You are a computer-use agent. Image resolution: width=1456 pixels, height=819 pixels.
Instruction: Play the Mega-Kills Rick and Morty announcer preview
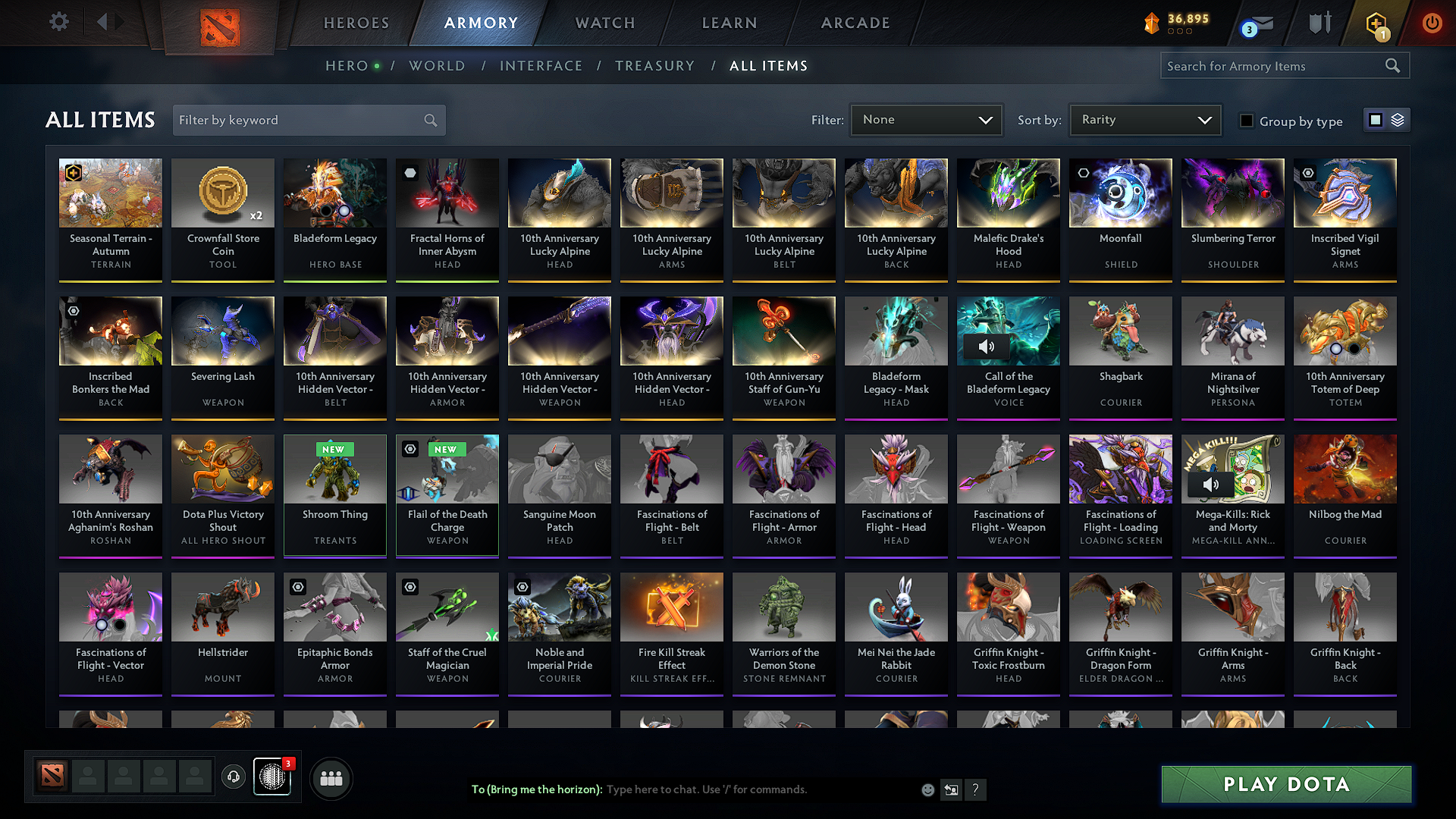tap(1211, 485)
